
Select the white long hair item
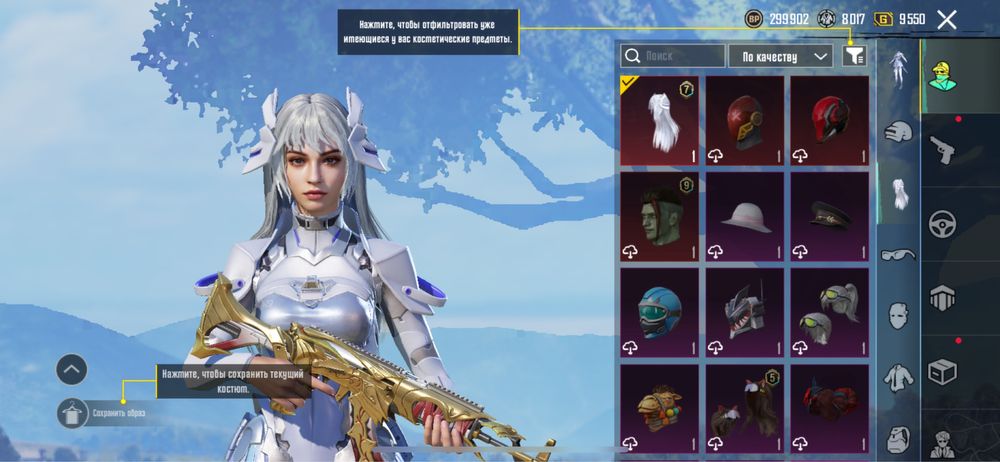659,120
